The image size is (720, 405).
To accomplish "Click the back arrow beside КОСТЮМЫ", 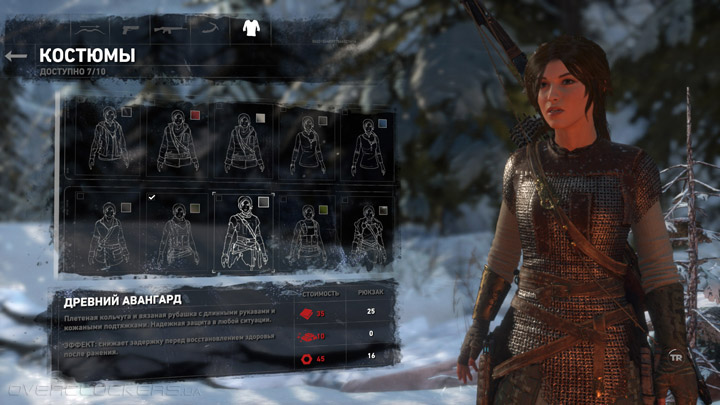I will click(15, 56).
